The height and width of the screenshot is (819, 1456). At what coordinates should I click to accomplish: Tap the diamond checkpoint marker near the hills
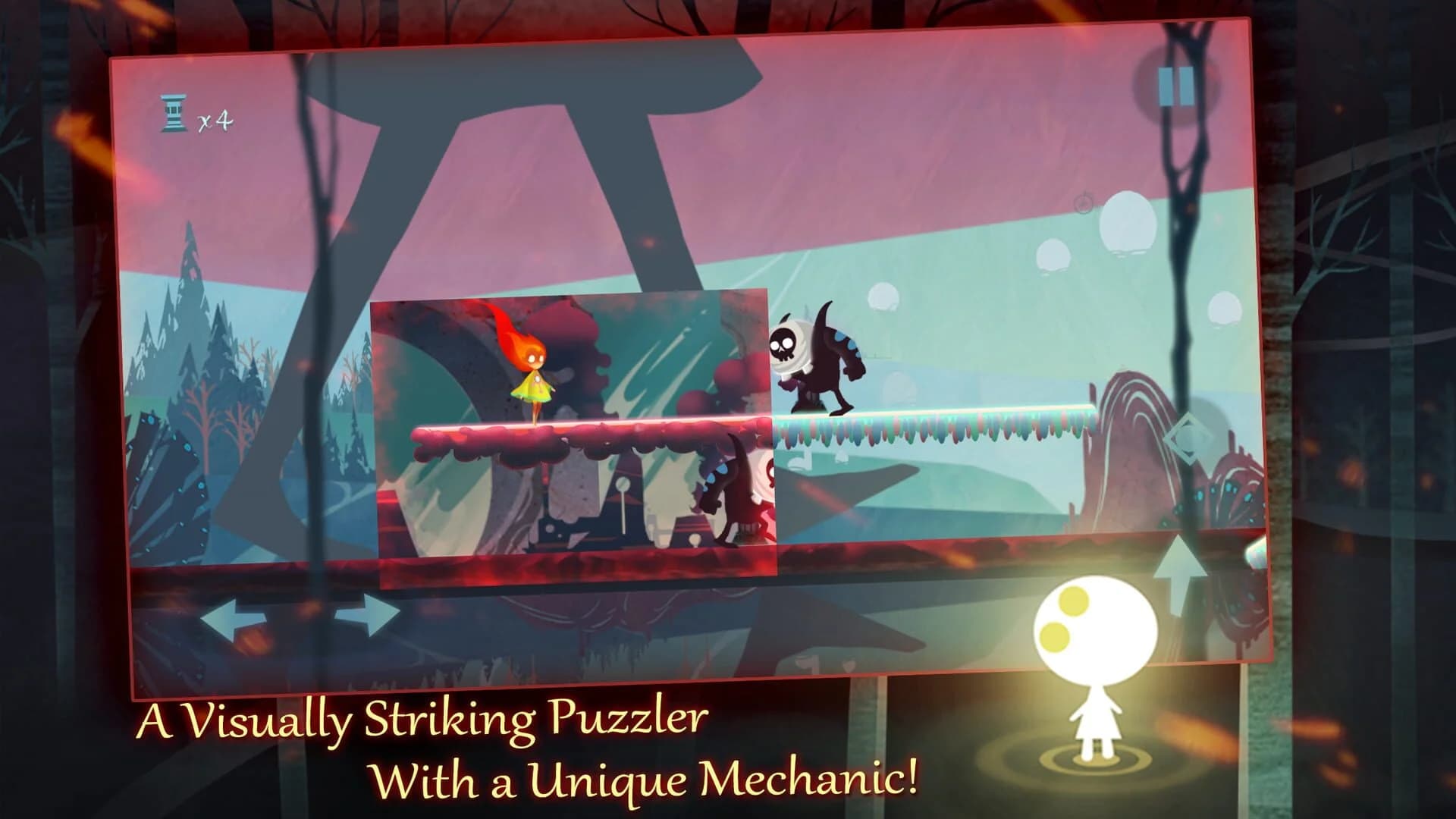(1190, 439)
